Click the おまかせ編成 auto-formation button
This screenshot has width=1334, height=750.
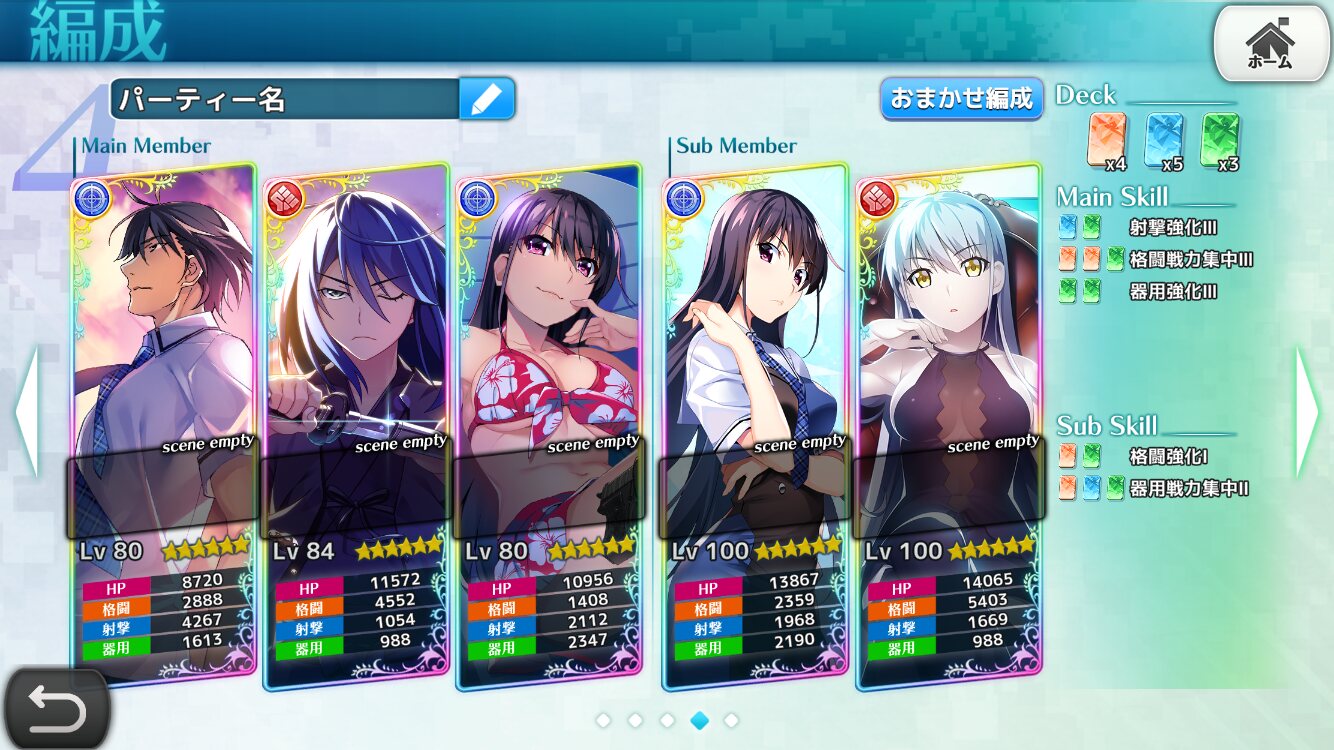[x=961, y=99]
